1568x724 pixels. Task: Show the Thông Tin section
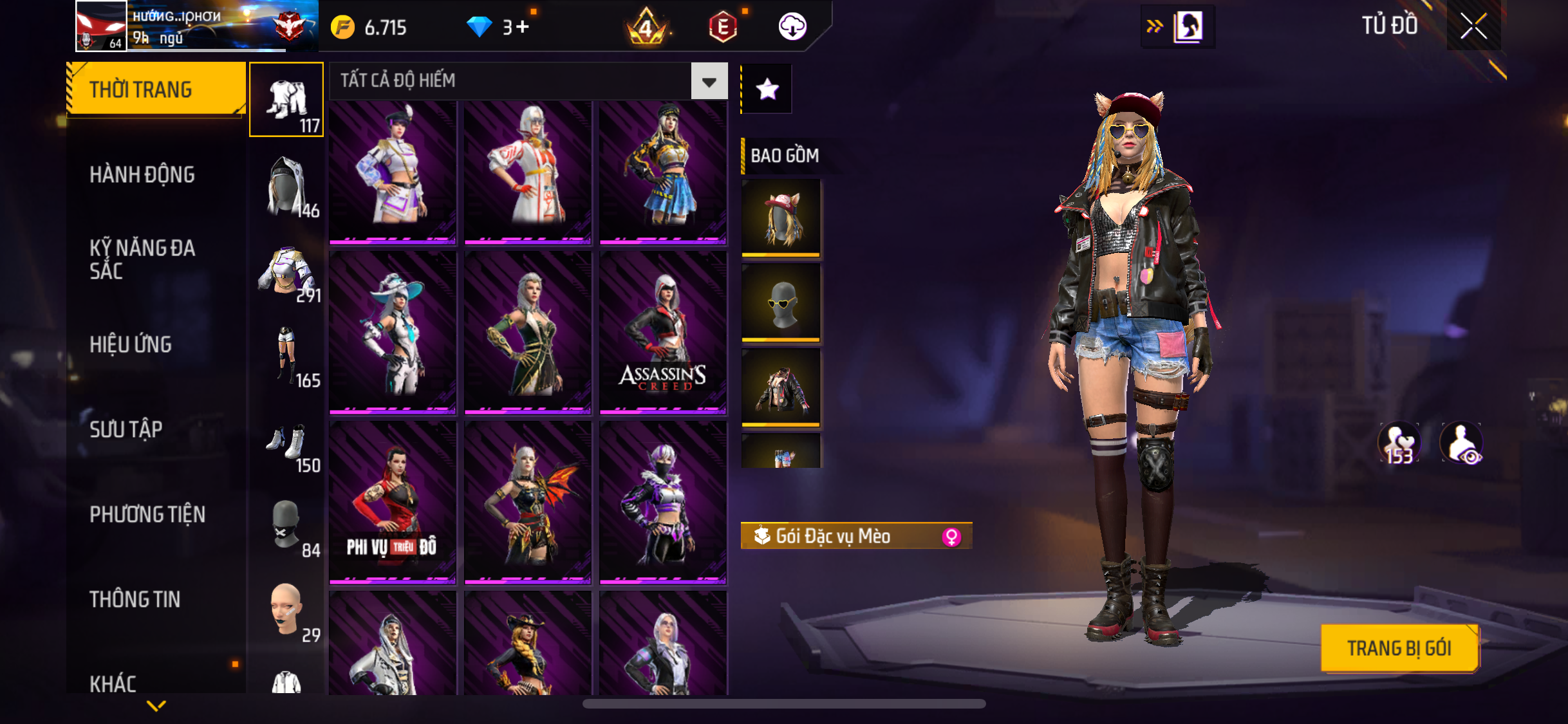135,599
